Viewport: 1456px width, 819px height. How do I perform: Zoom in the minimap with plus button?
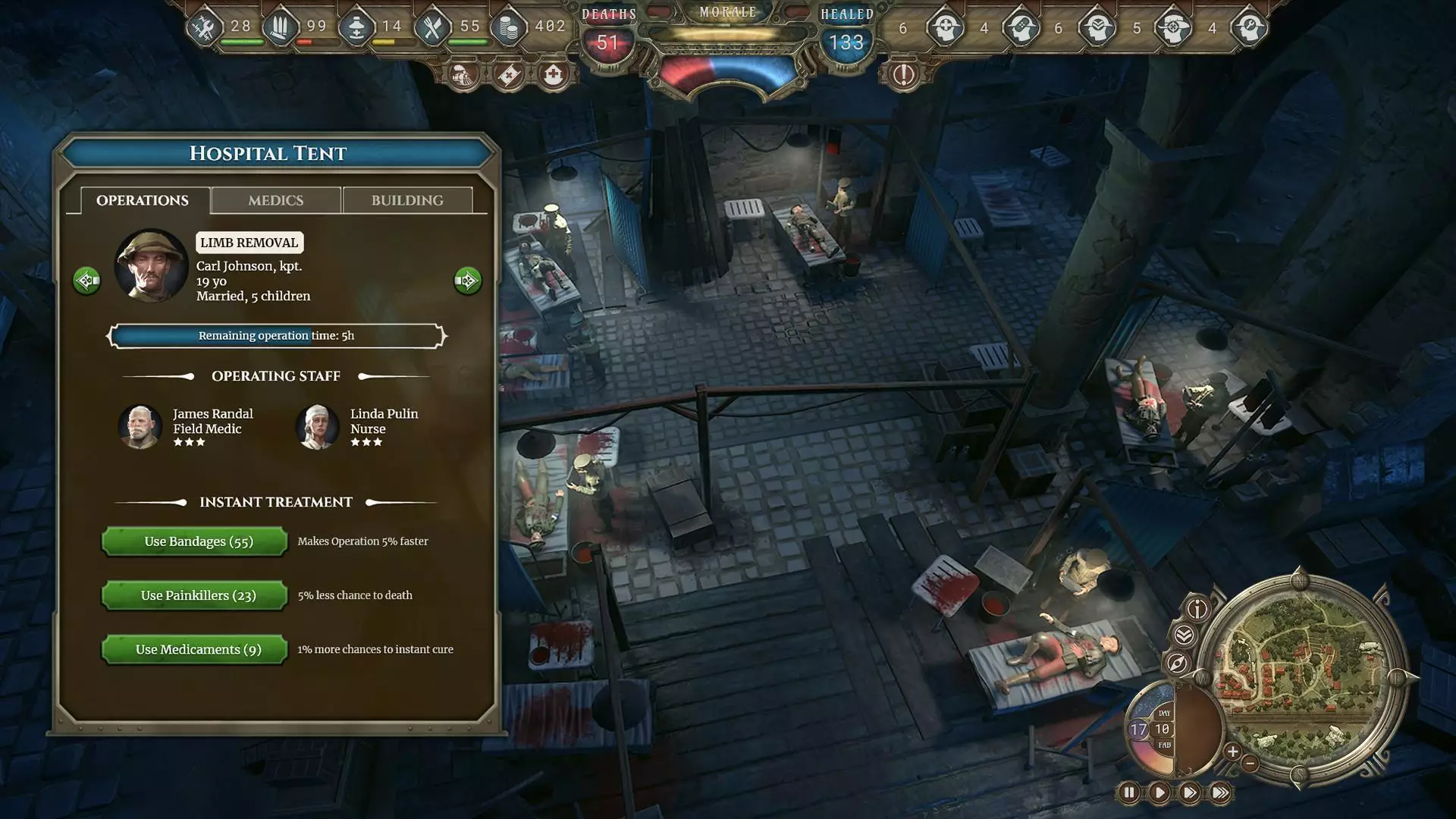[1232, 752]
